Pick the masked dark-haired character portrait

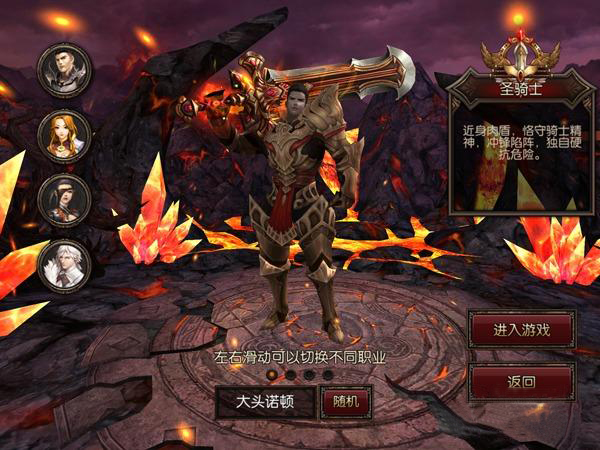click(65, 200)
